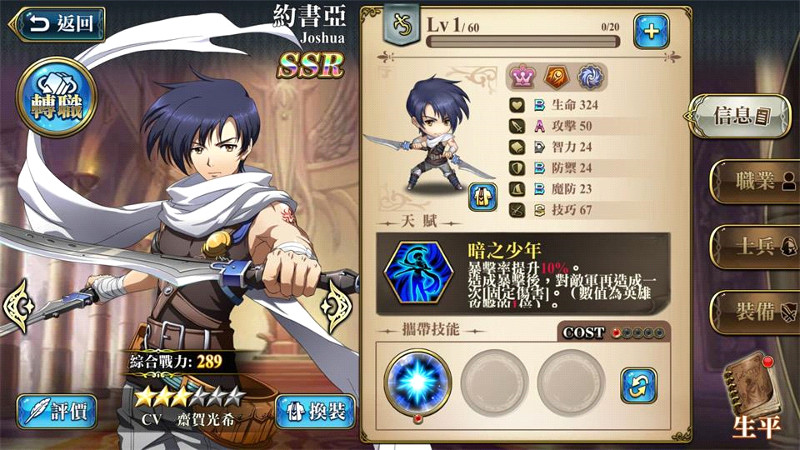Image resolution: width=800 pixels, height=450 pixels.
Task: Tap the 換裝 costume change button
Action: [x=314, y=411]
